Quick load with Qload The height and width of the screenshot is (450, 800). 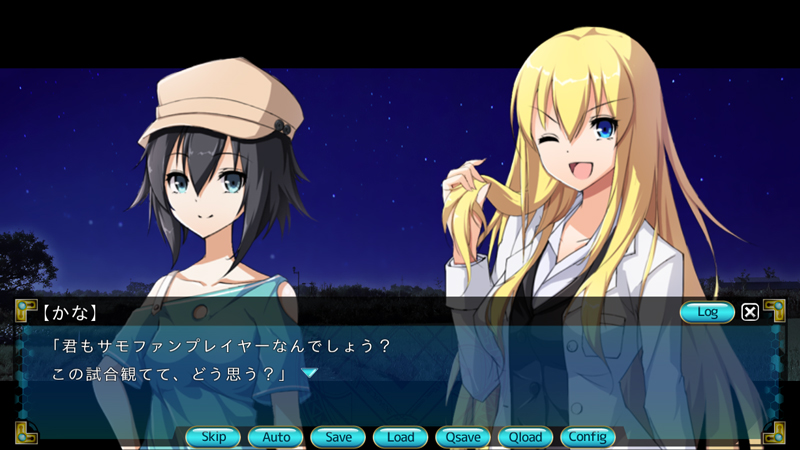click(x=525, y=437)
